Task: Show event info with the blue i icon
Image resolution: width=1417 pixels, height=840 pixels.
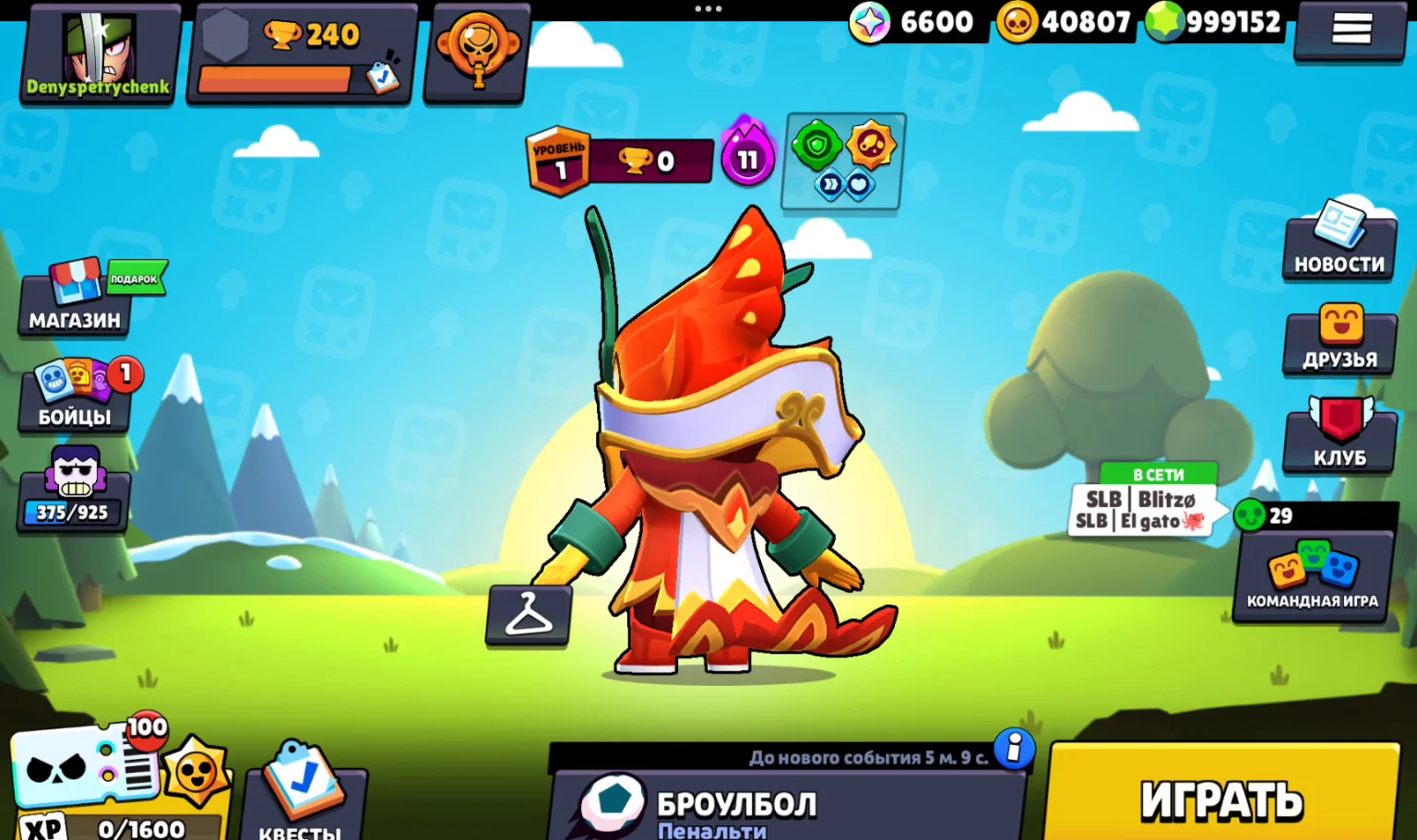Action: (1014, 749)
